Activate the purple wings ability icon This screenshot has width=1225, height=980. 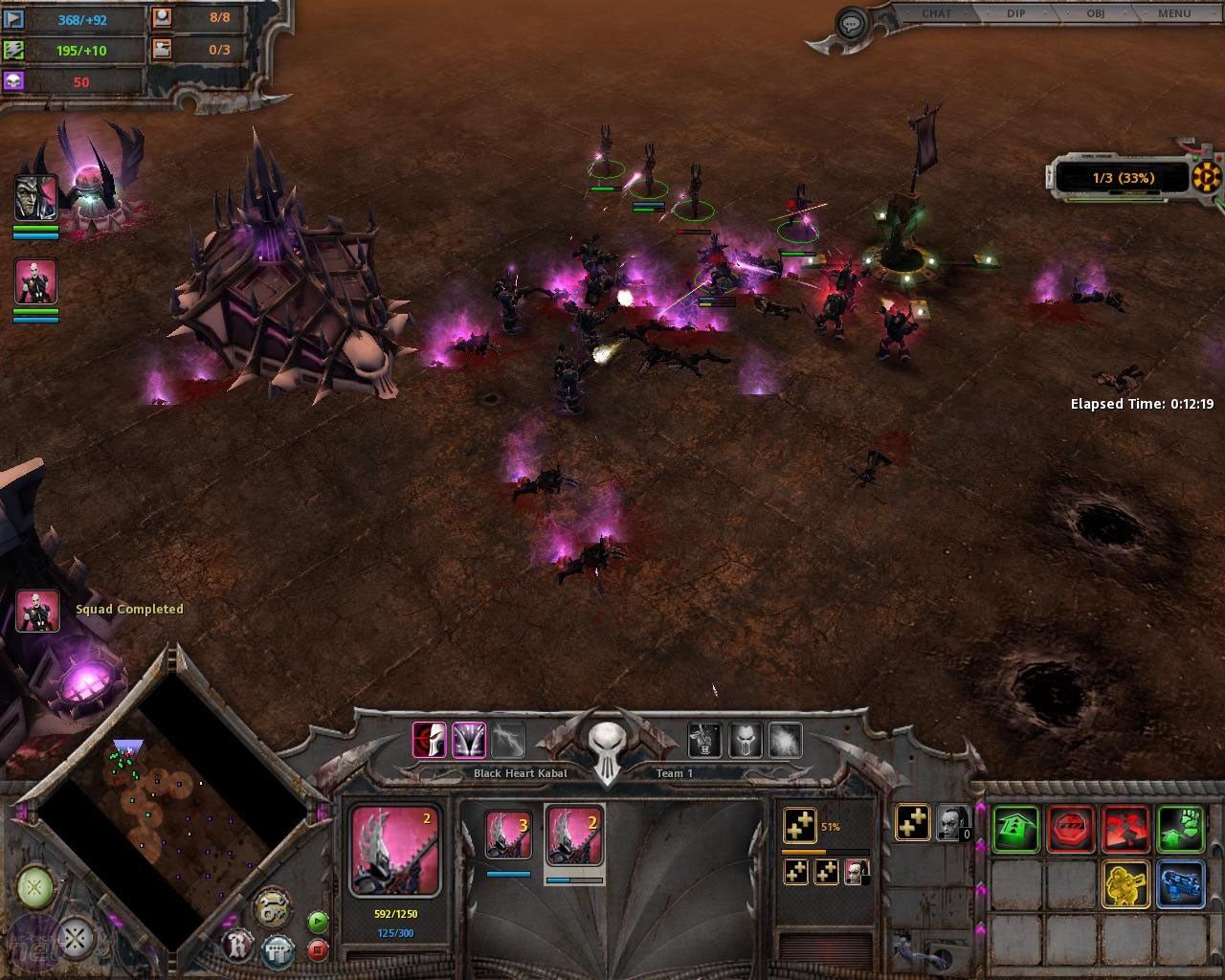(x=469, y=740)
